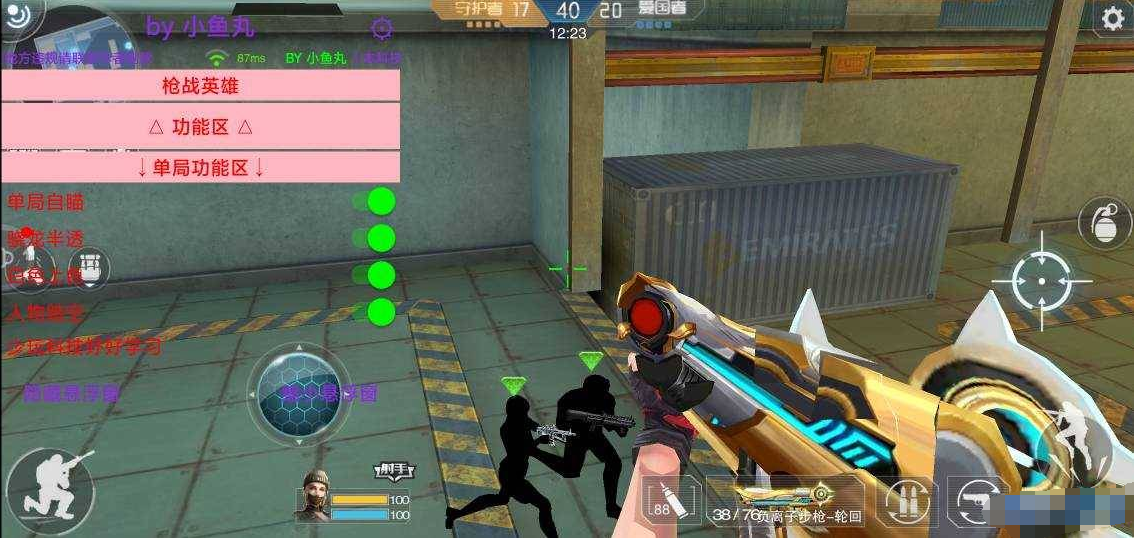Click the 枪战英雄 header bar
Screen dimensions: 1134x538
pos(200,86)
